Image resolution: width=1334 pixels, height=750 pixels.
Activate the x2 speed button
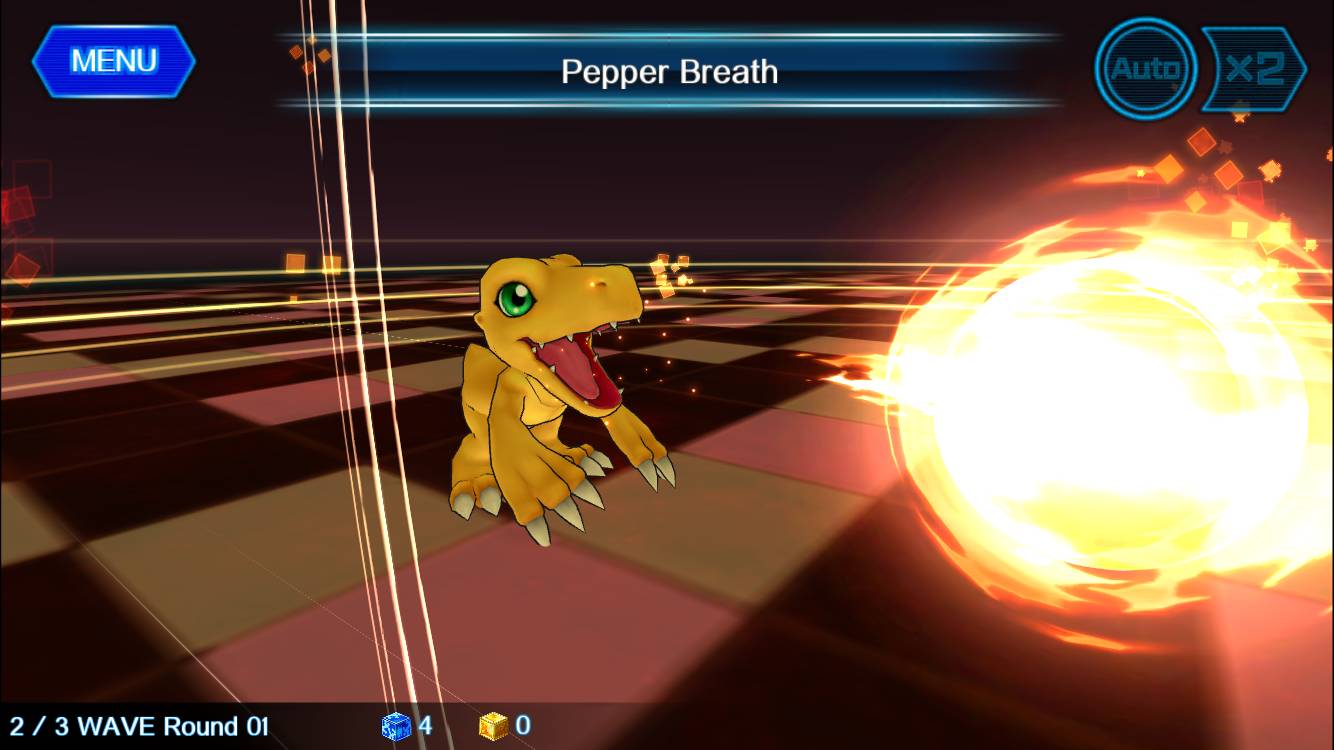(x=1254, y=69)
